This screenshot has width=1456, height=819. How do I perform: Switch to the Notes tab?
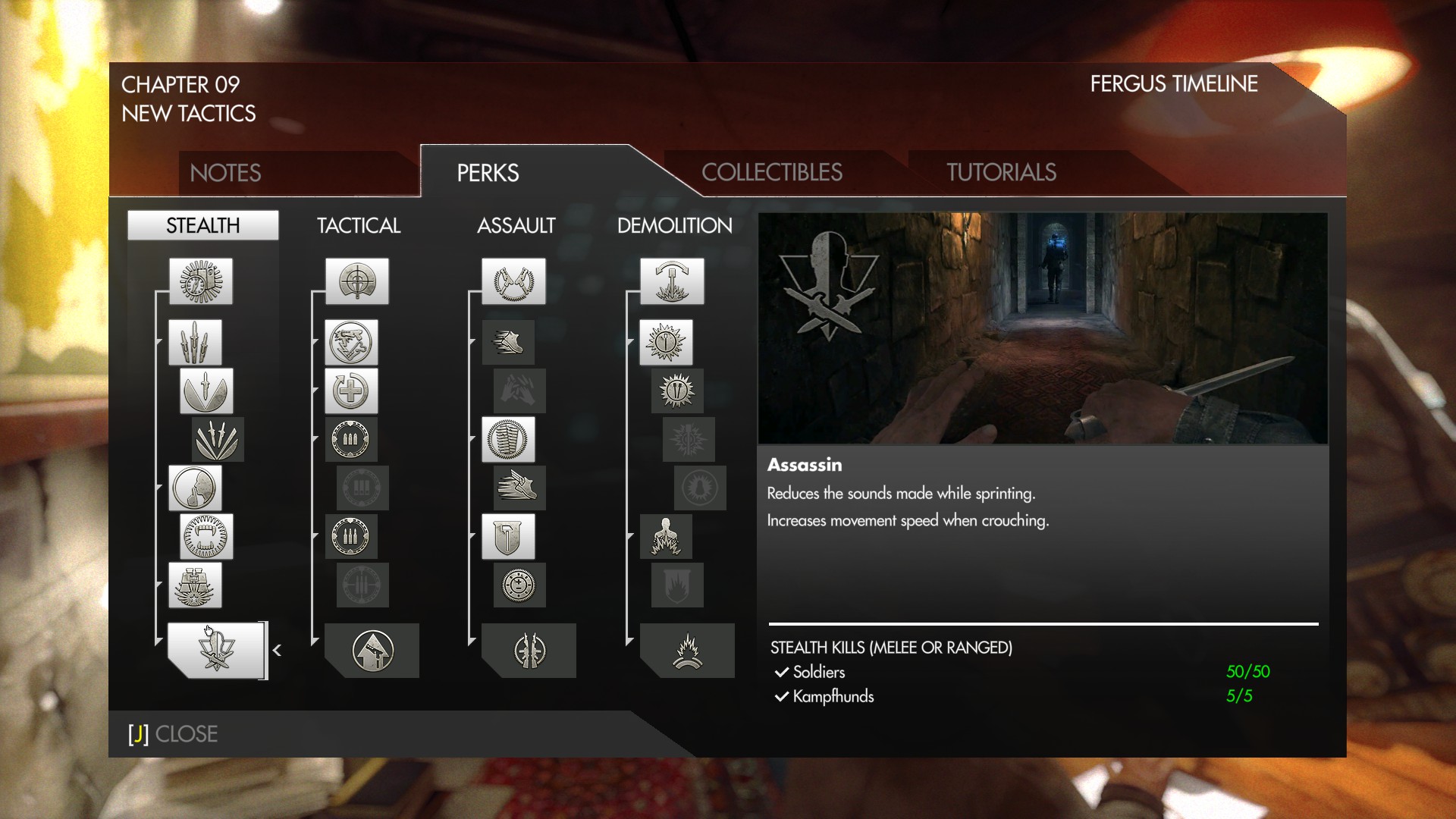coord(225,173)
